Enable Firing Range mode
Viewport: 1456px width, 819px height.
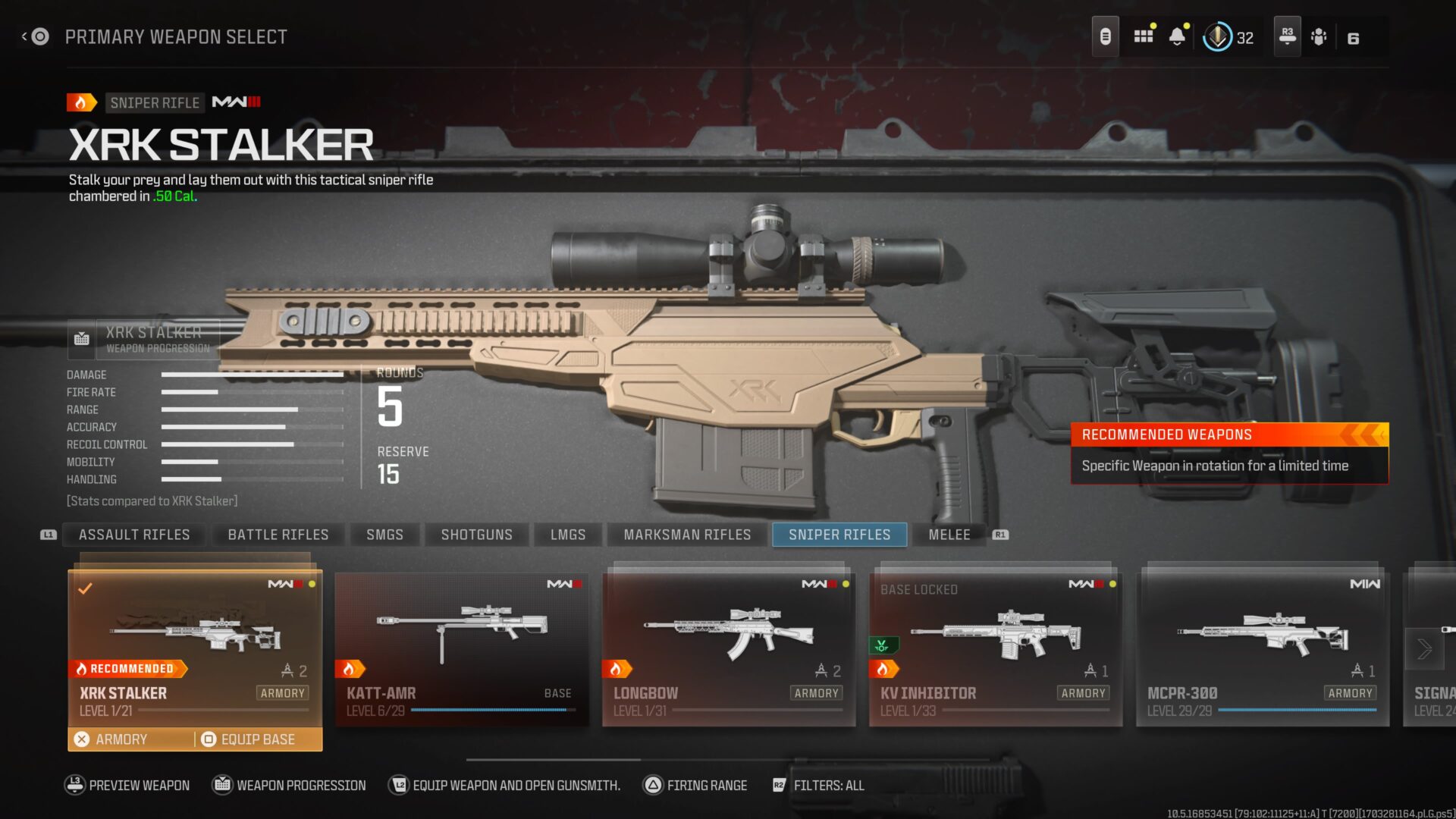[x=653, y=785]
